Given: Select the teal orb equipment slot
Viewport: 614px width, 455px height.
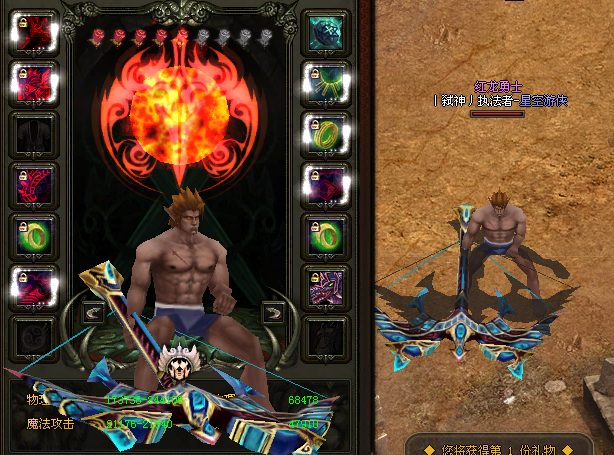Looking at the screenshot, I should (x=326, y=33).
